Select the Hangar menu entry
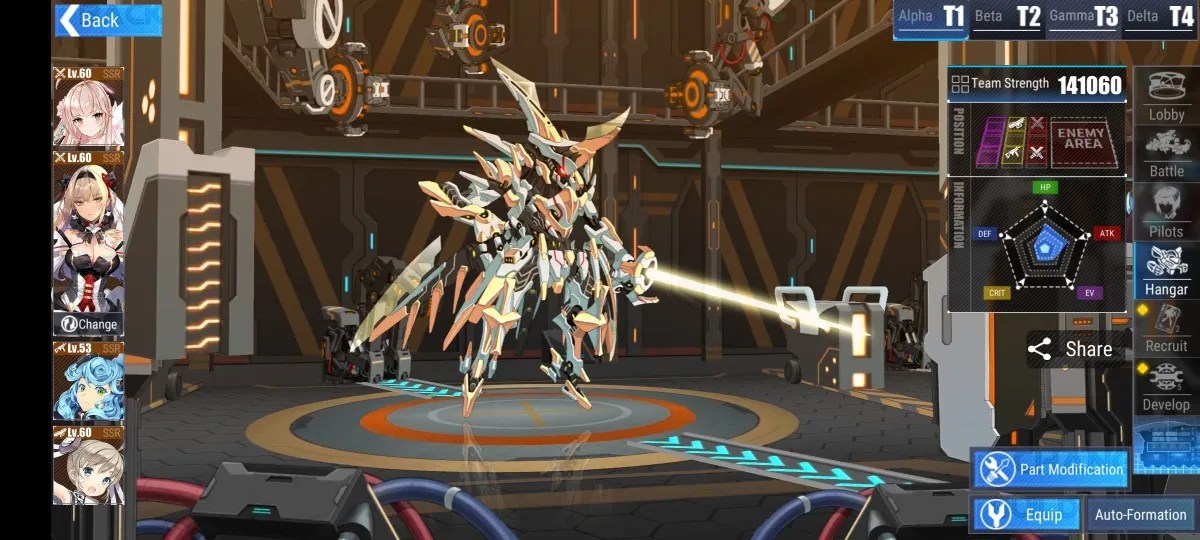Viewport: 1200px width, 540px height. 1166,272
